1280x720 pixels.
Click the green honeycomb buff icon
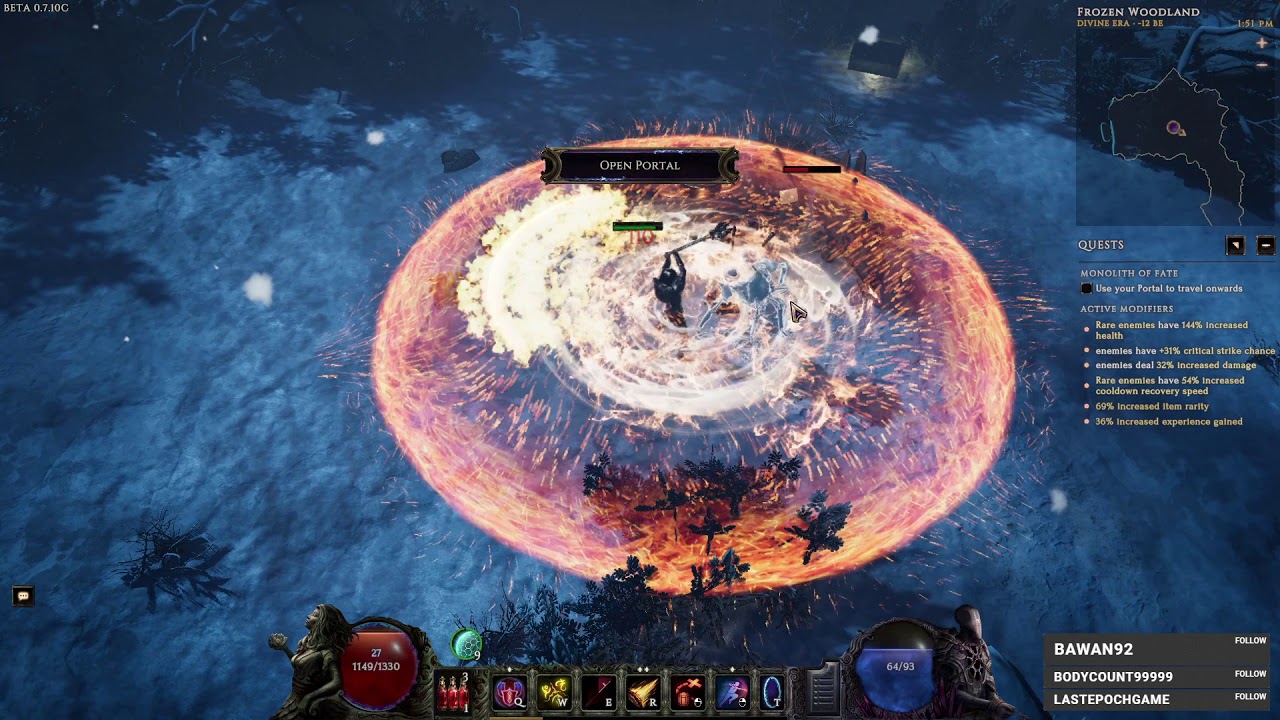pos(466,646)
